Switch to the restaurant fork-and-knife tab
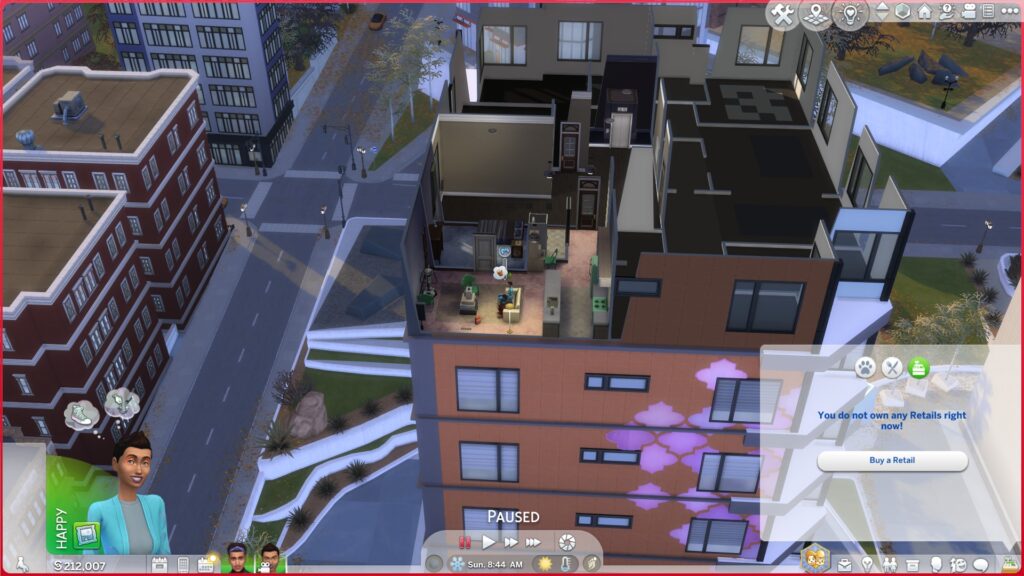The height and width of the screenshot is (576, 1024). pos(892,368)
